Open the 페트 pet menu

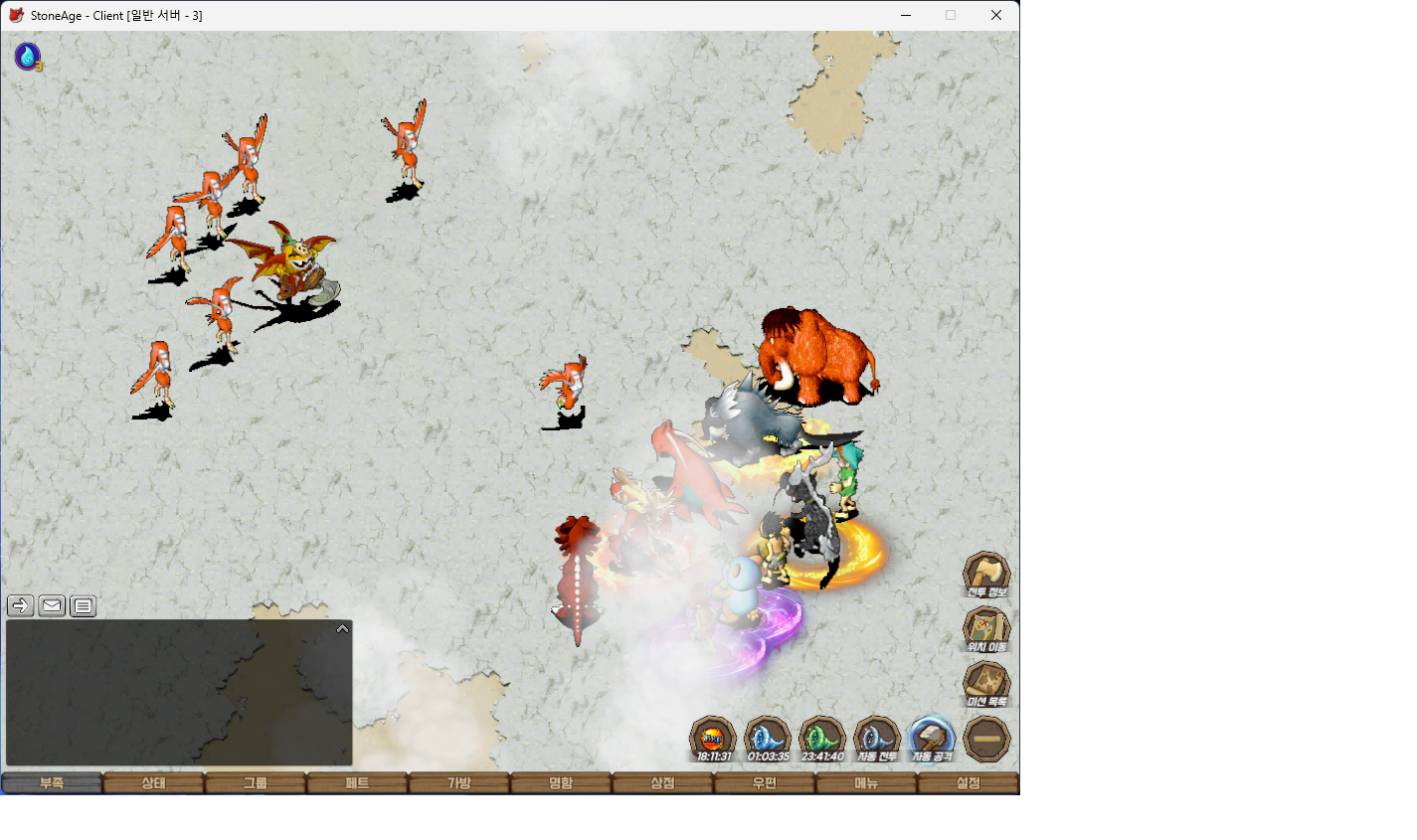357,783
